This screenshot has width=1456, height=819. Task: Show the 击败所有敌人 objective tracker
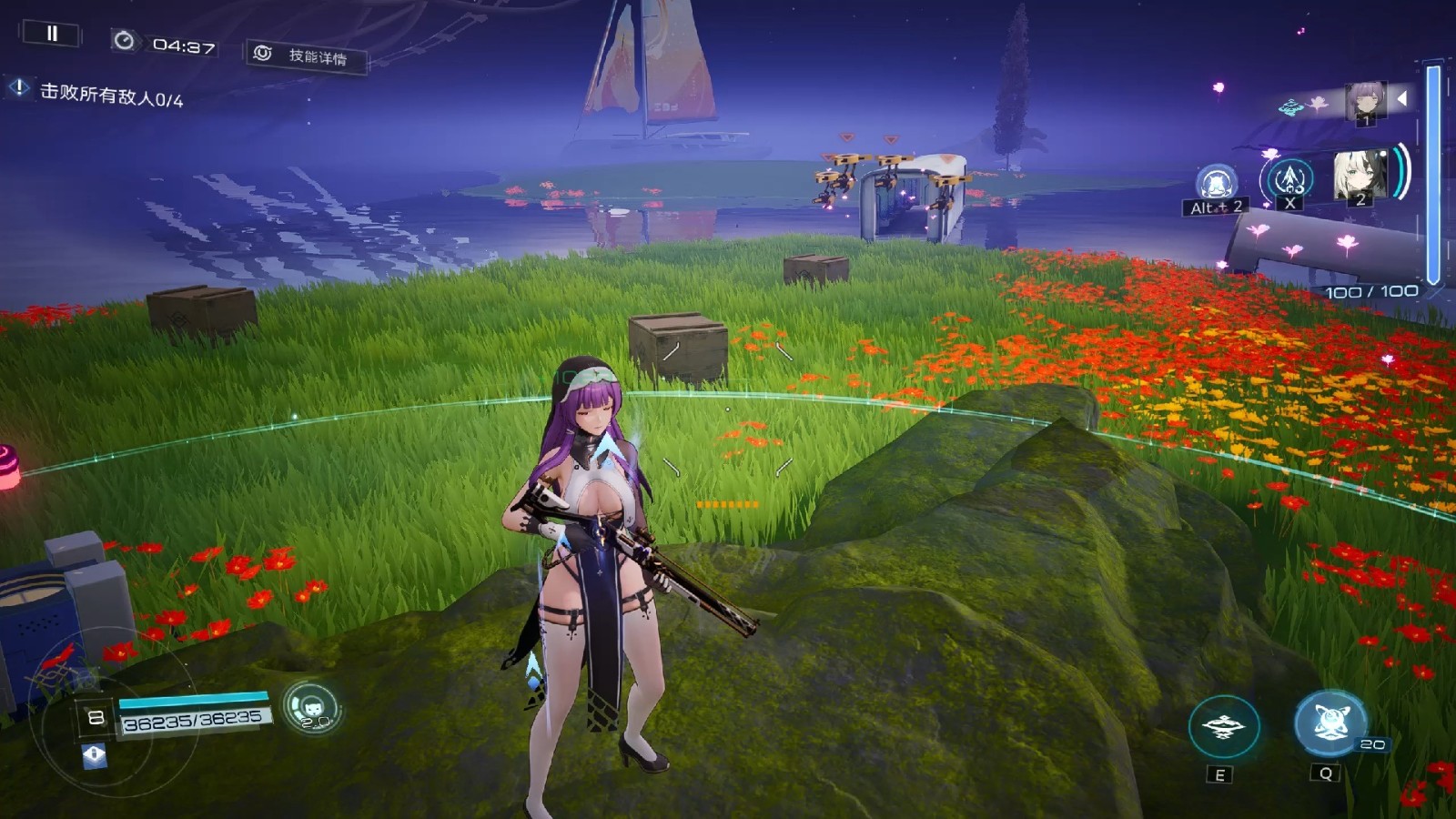click(x=100, y=93)
